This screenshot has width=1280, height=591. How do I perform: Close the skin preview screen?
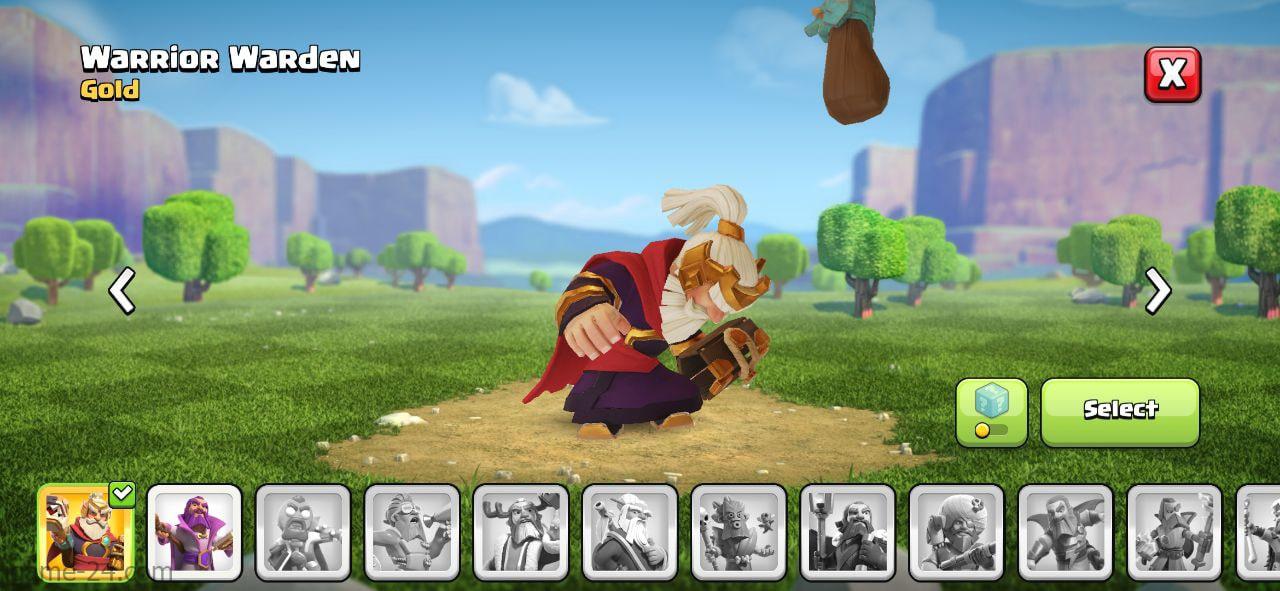pos(1172,74)
